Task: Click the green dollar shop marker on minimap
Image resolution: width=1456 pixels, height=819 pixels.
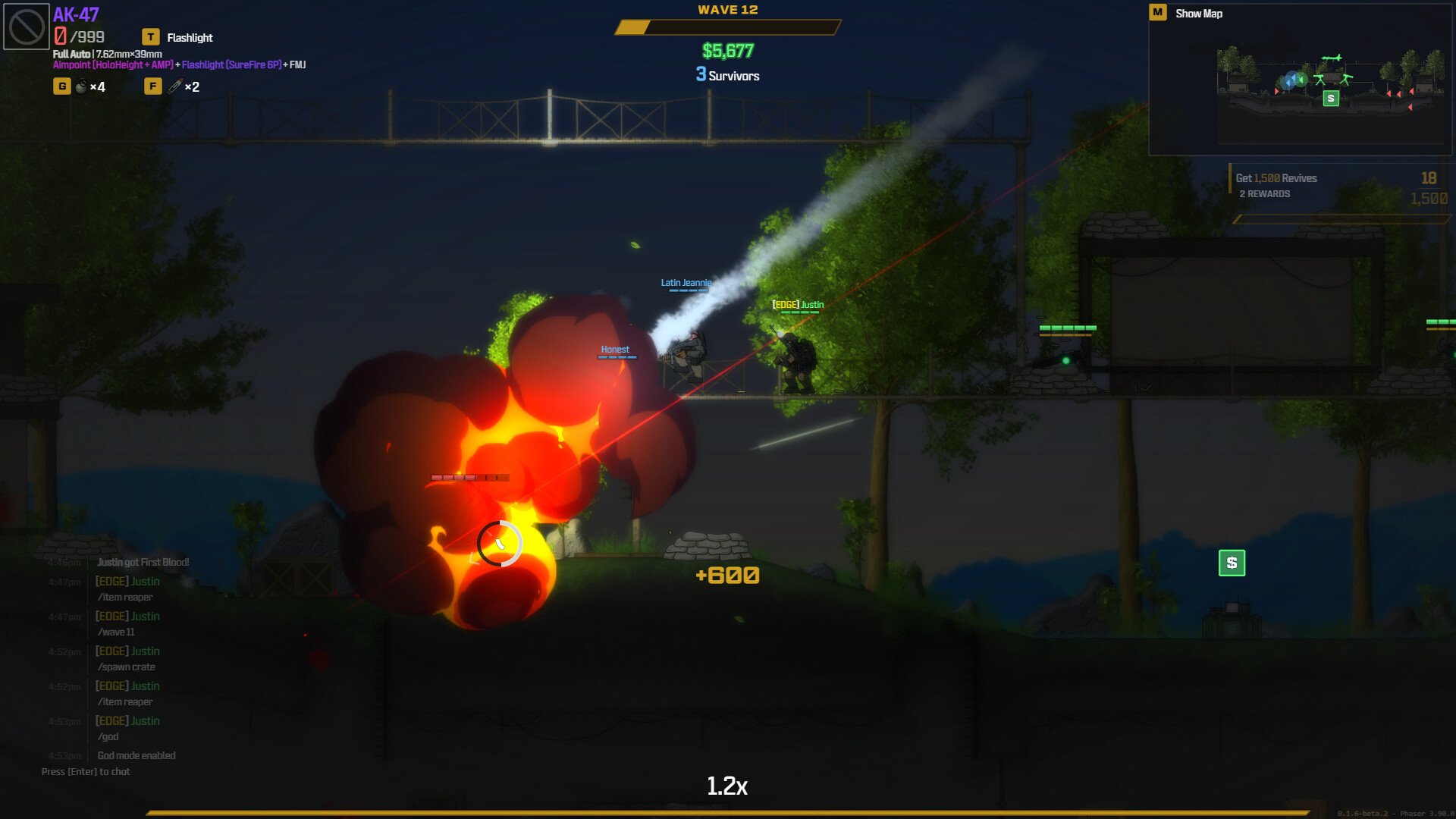Action: [1330, 99]
